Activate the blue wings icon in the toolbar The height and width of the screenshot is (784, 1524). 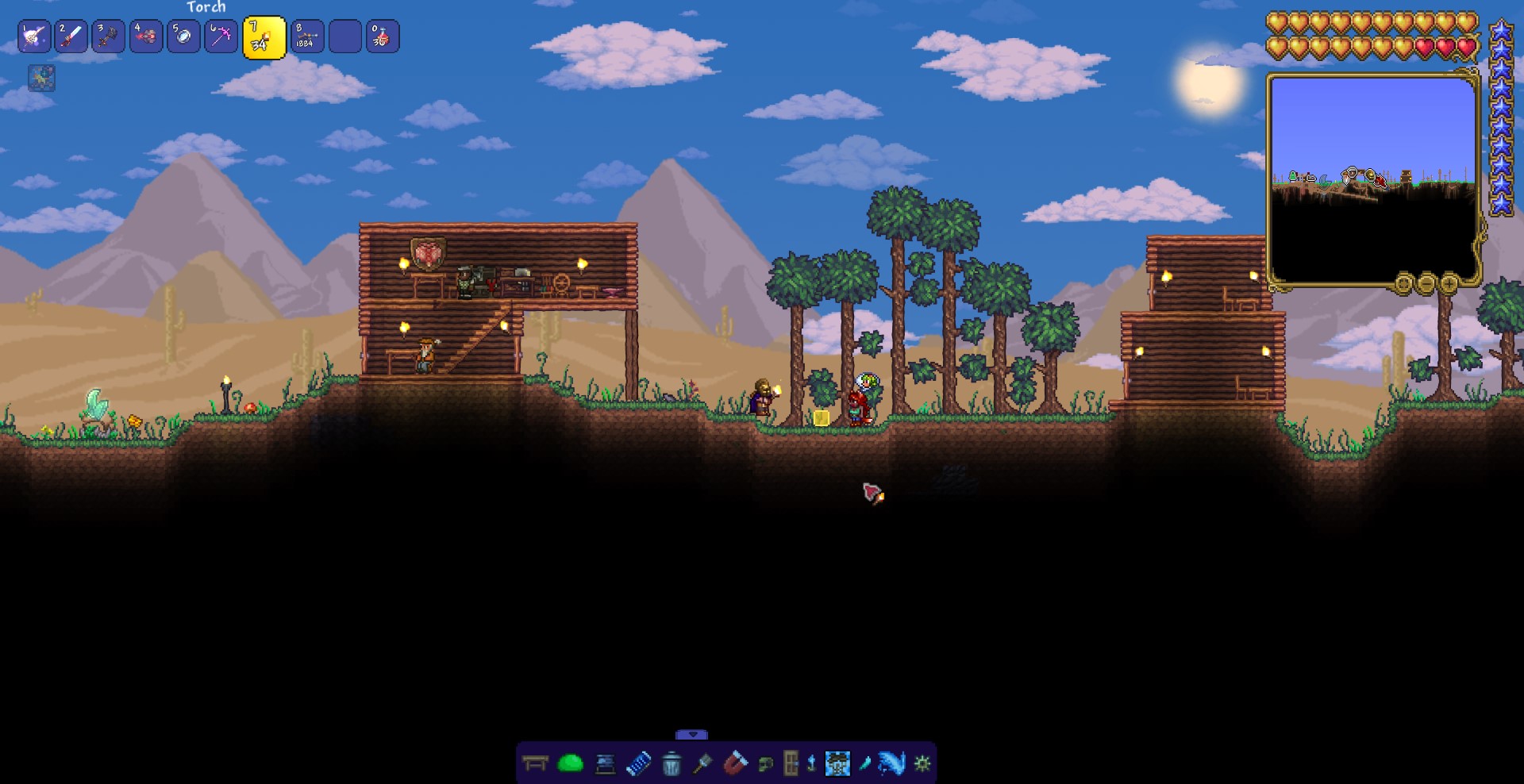pyautogui.click(x=892, y=763)
